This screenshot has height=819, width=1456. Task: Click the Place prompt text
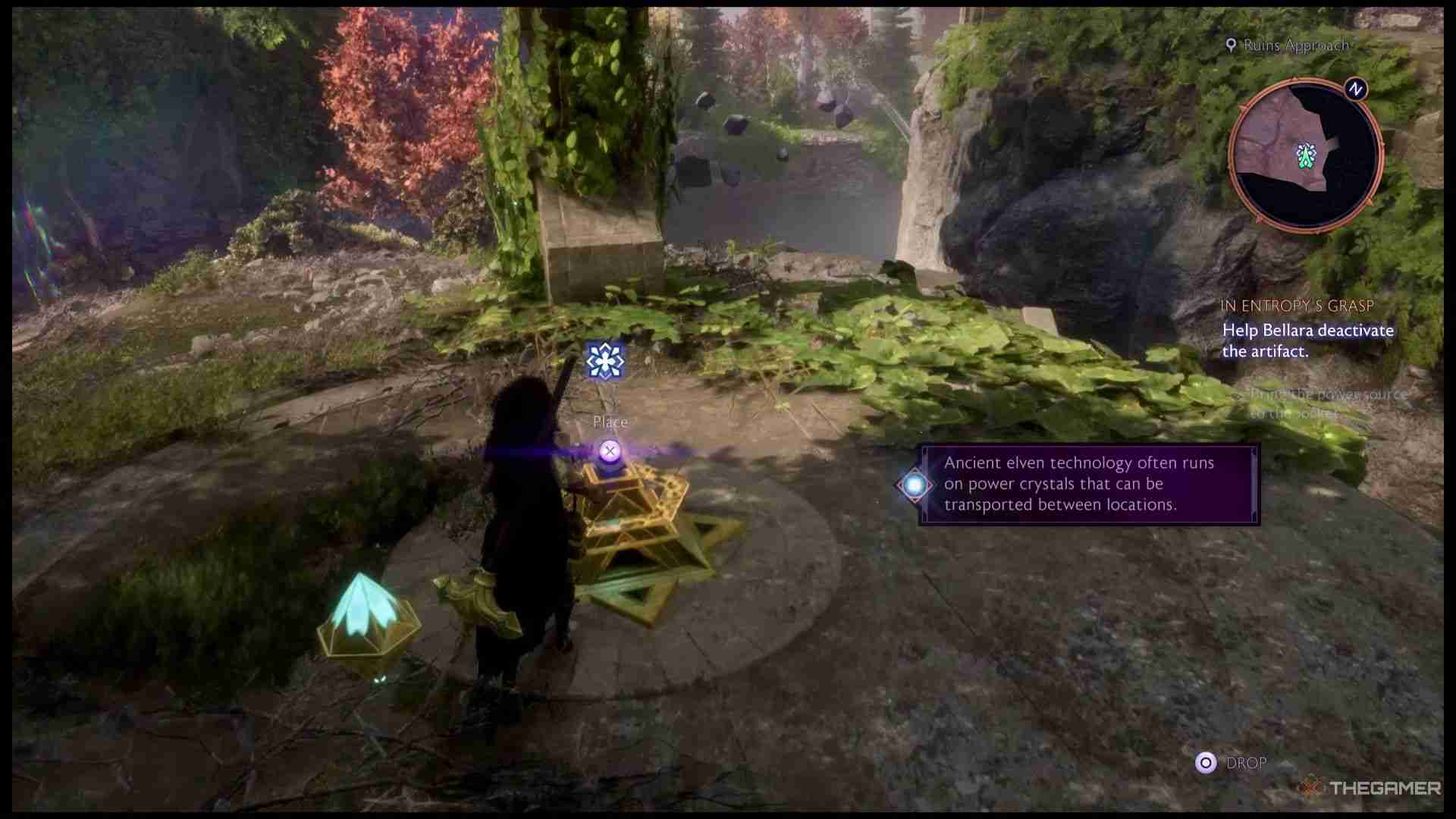click(610, 422)
